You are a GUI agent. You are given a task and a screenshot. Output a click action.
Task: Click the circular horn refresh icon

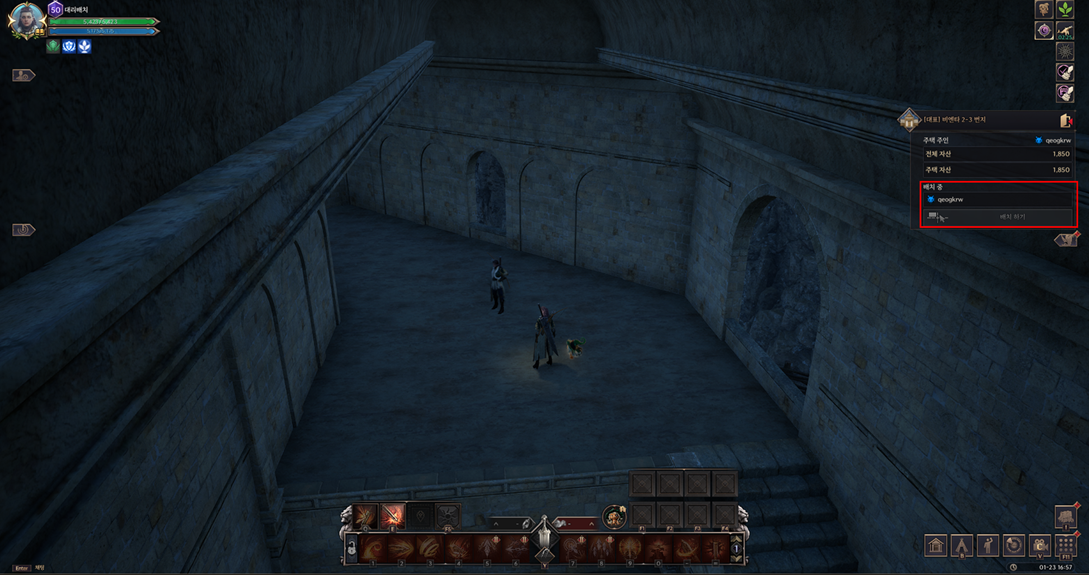pyautogui.click(x=1014, y=546)
